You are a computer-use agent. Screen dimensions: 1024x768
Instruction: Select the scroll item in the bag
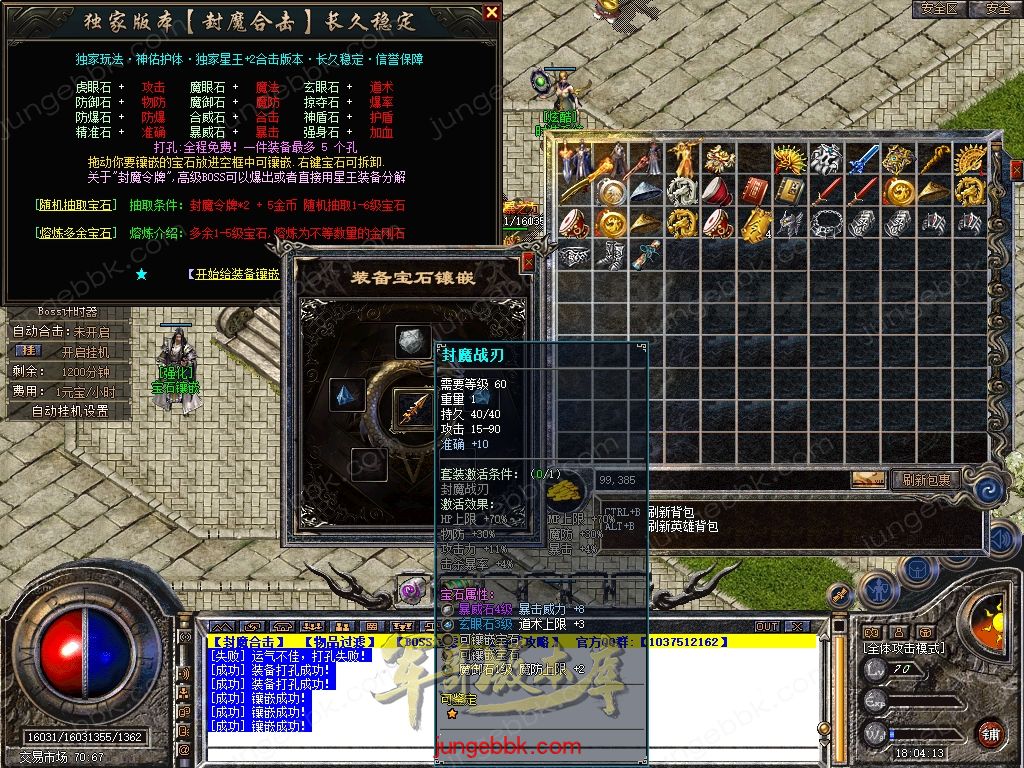648,253
